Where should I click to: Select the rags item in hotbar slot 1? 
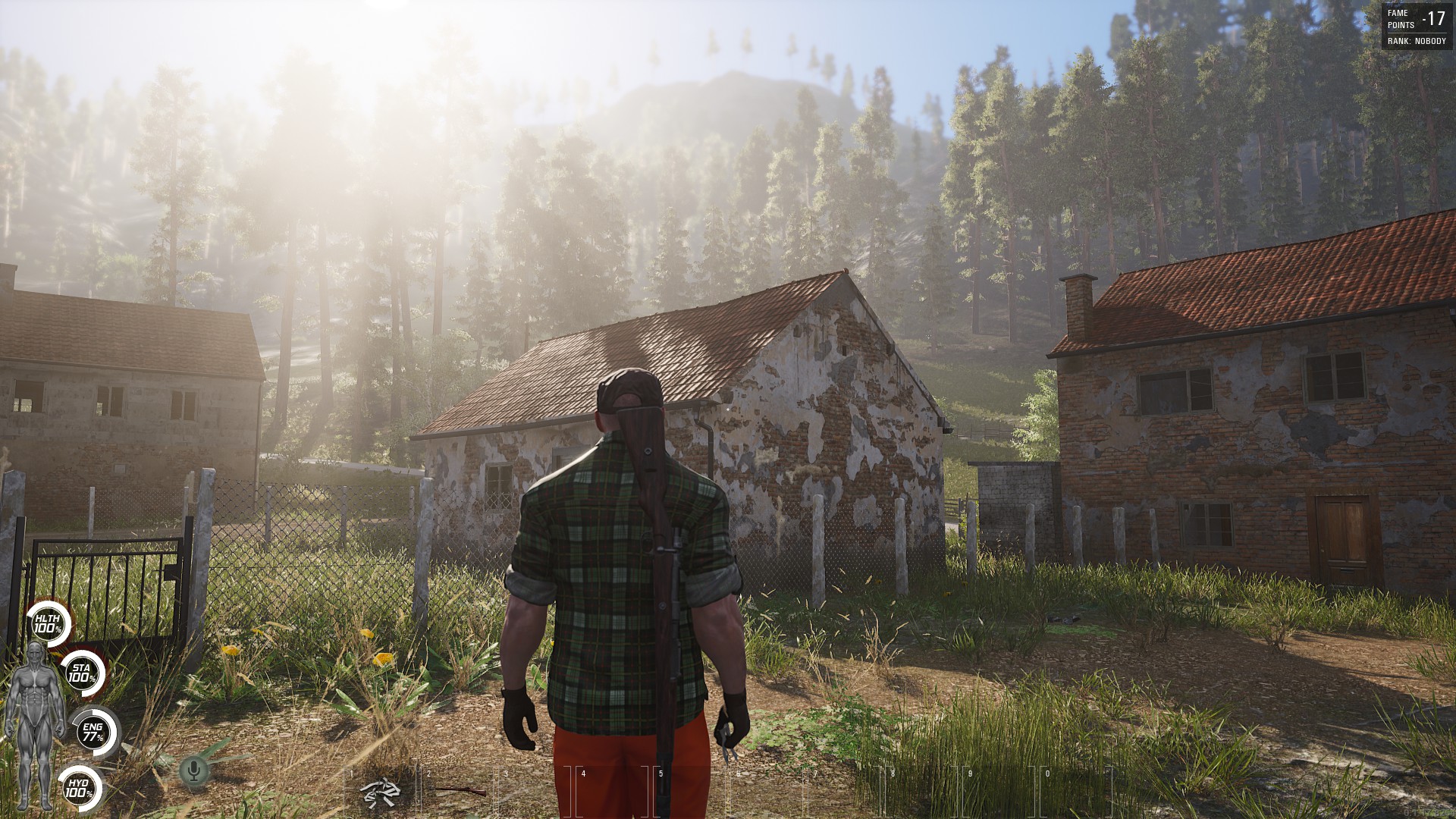point(381,792)
